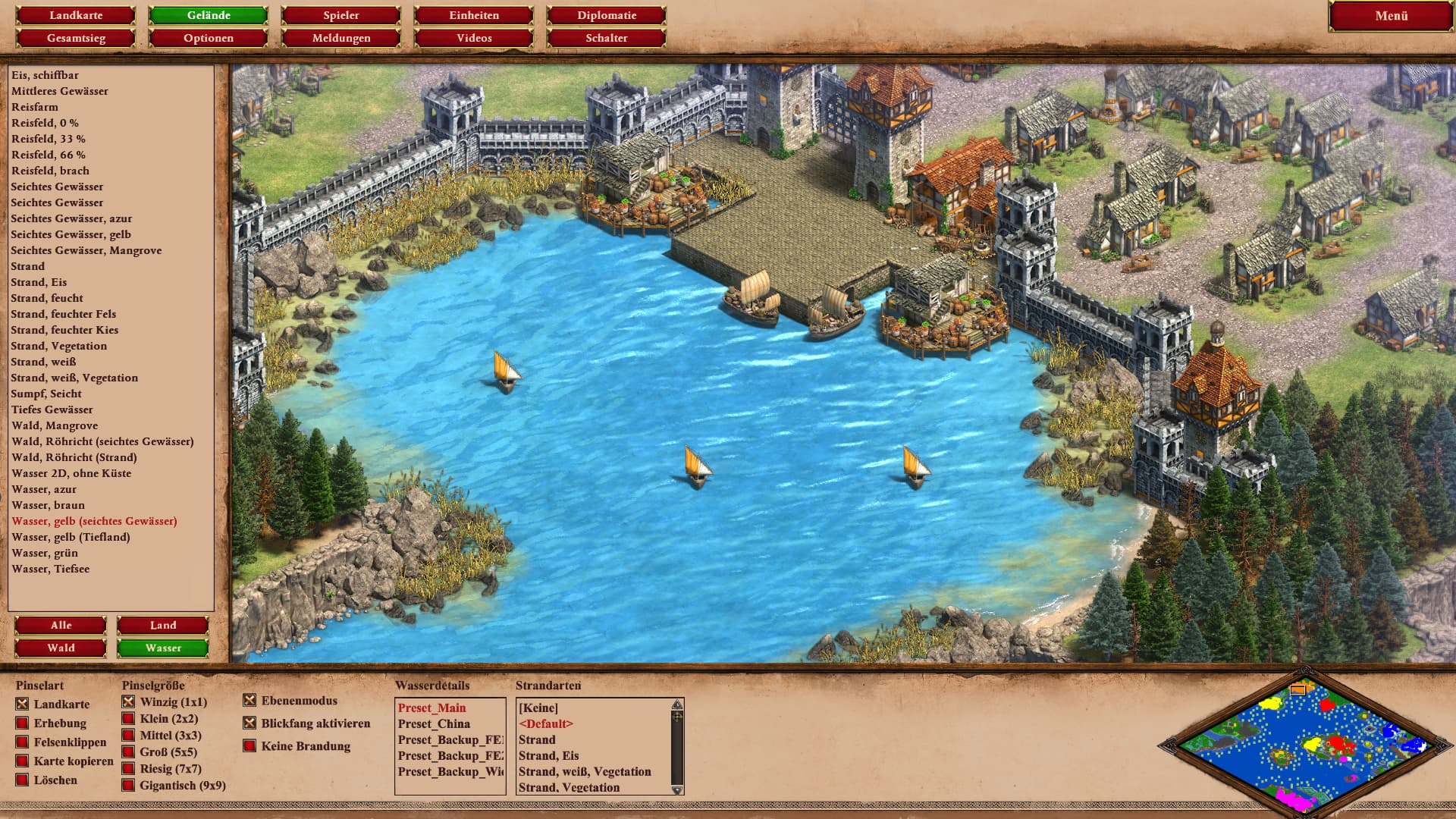The image size is (1456, 819).
Task: Open the Optionen tab
Action: coord(209,38)
